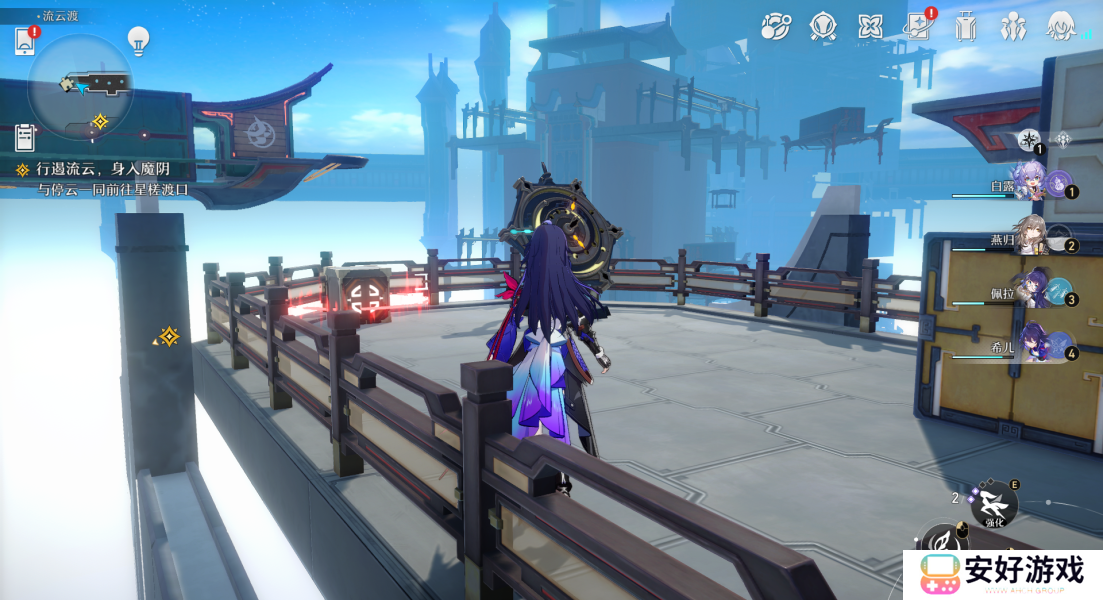Open the phone menu icon
1103x600 pixels.
coord(25,41)
